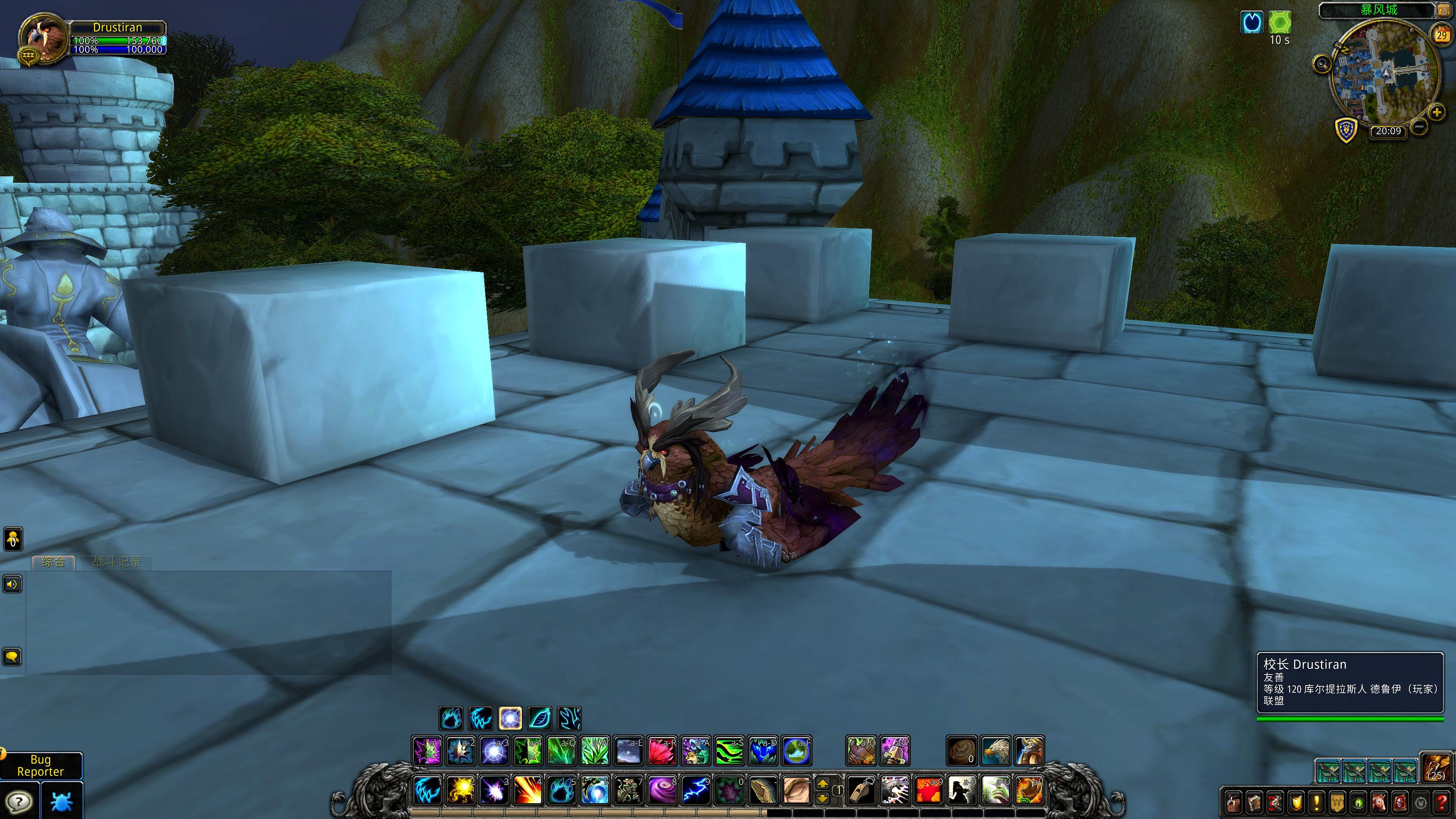The image size is (1456, 819).
Task: Switch to the 战斗记录 chat tab
Action: 116,561
